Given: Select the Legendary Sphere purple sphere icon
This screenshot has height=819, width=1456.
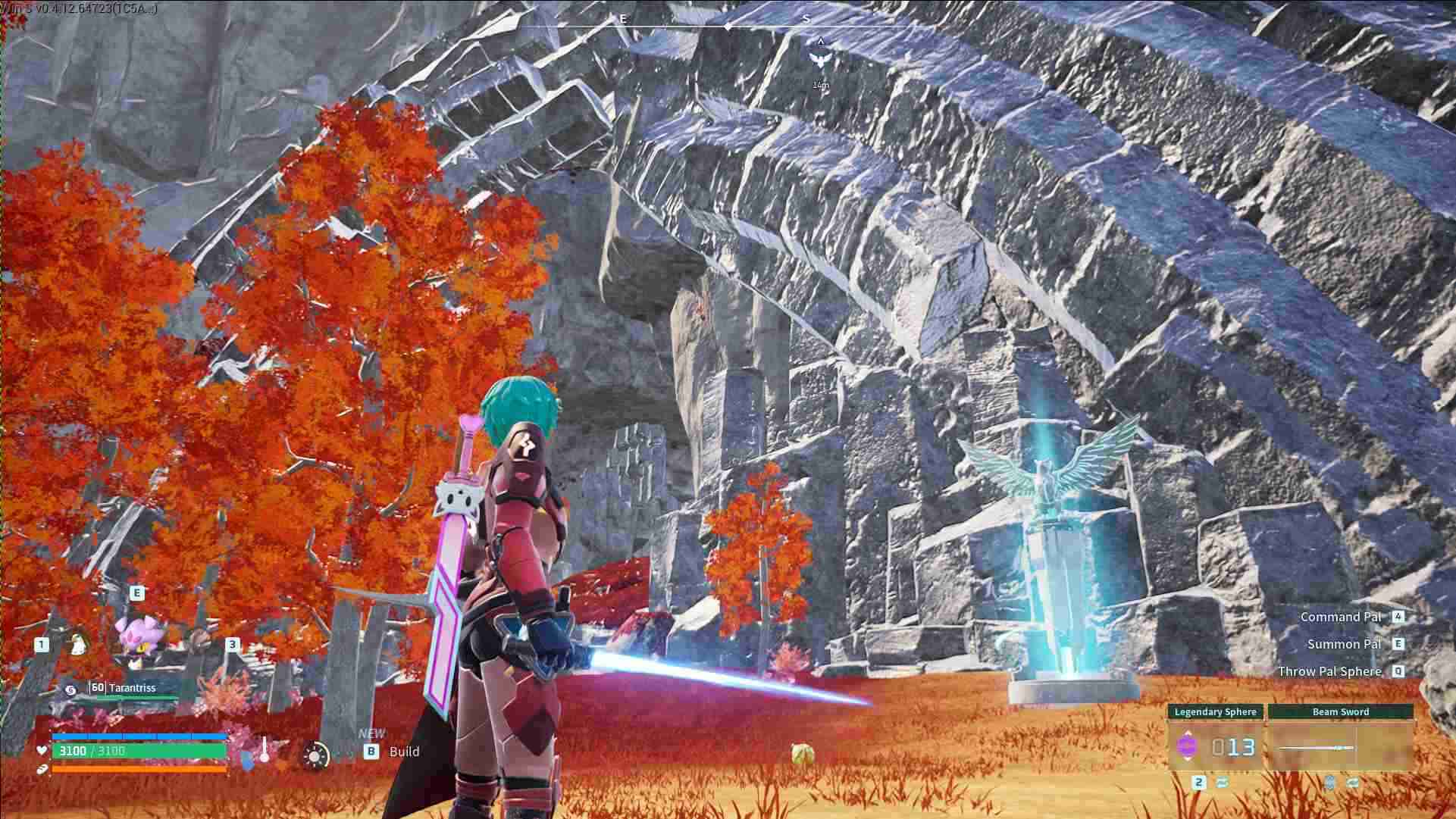Looking at the screenshot, I should click(x=1188, y=746).
